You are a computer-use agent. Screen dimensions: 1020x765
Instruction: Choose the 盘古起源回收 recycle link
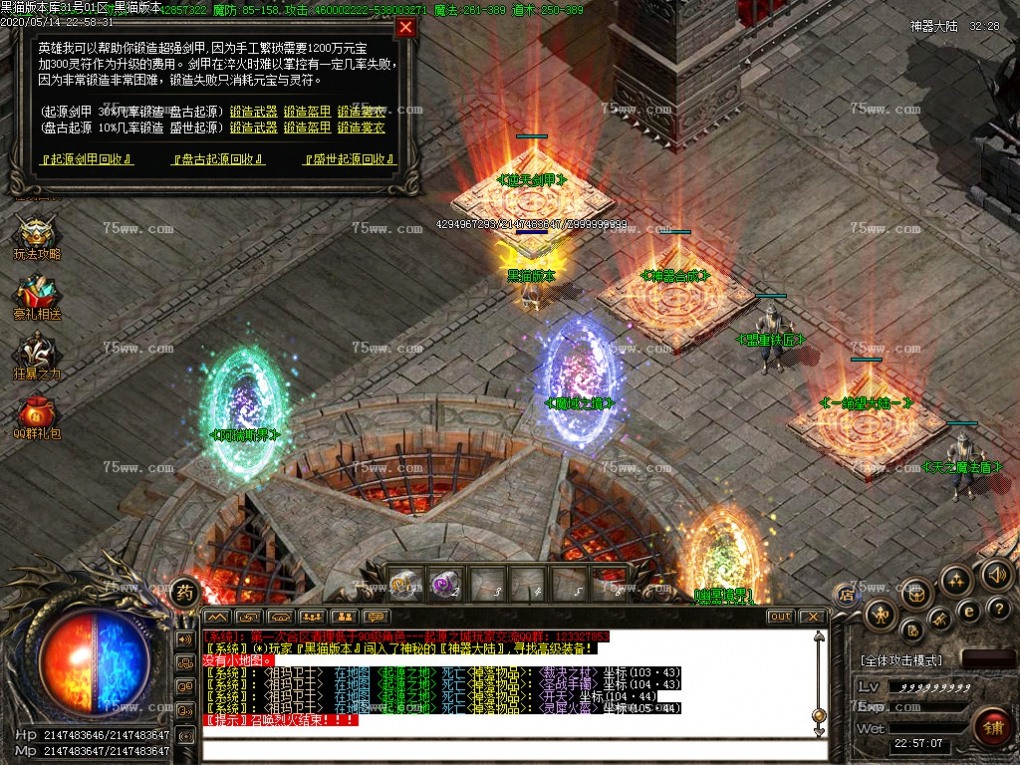click(219, 159)
